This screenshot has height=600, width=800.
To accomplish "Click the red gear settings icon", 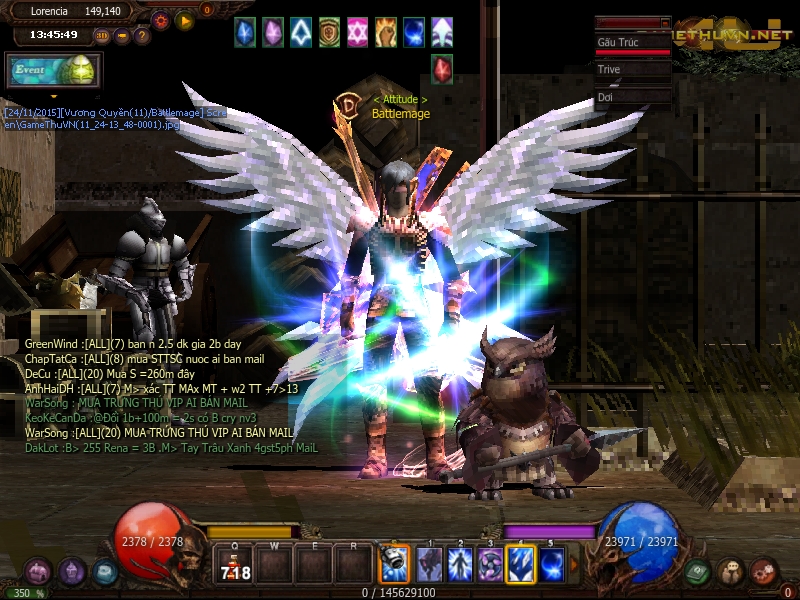I will [161, 19].
